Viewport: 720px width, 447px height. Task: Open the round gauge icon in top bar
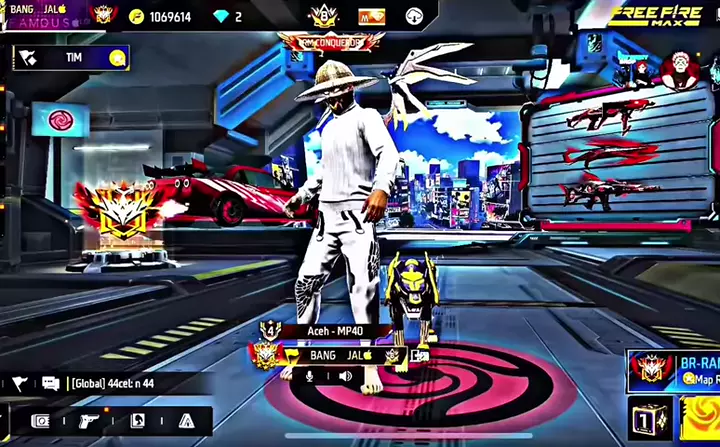click(x=415, y=16)
